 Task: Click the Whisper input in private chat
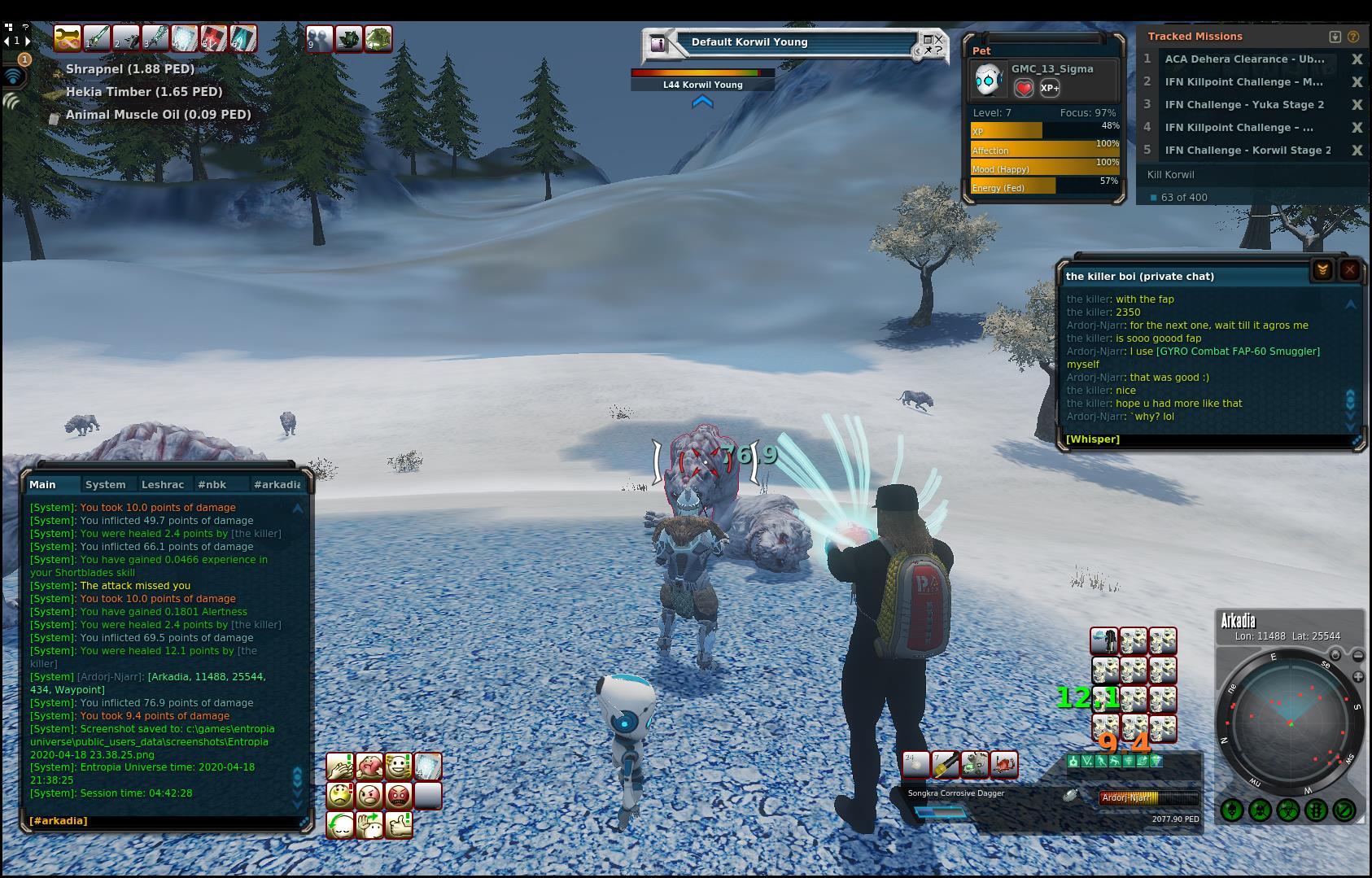pyautogui.click(x=1204, y=439)
